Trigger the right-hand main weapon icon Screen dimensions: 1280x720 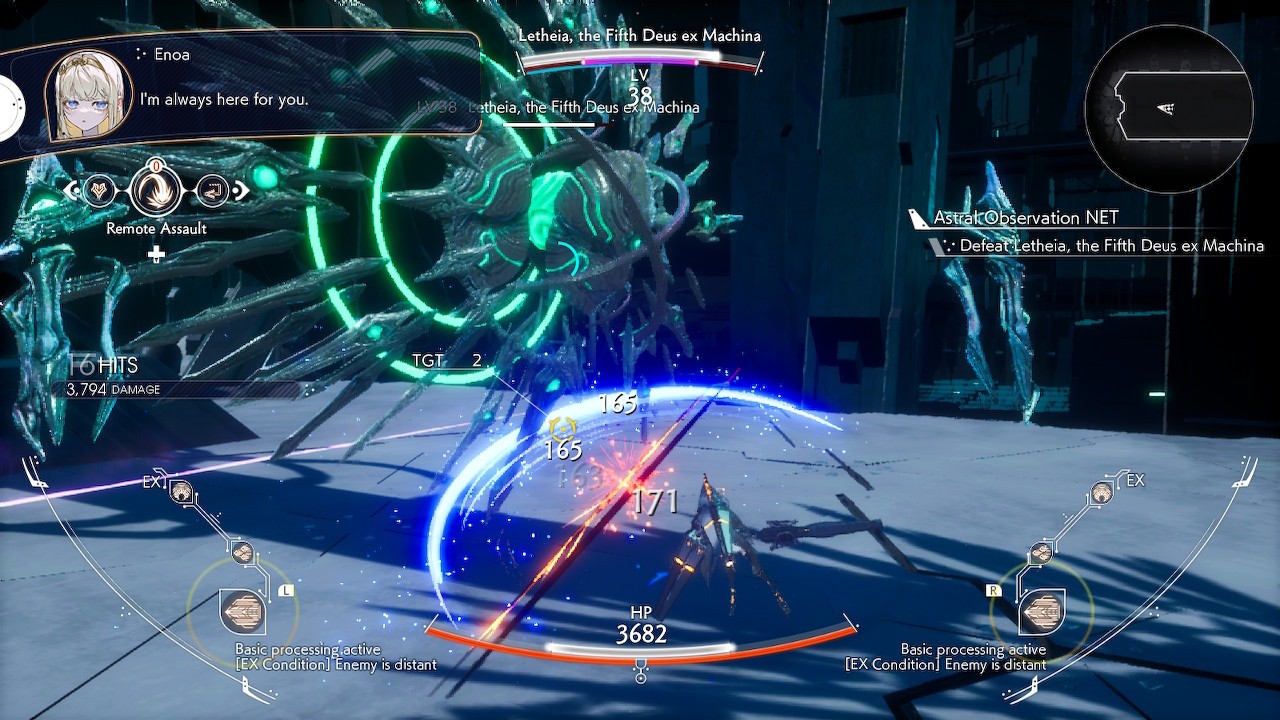click(x=1040, y=610)
